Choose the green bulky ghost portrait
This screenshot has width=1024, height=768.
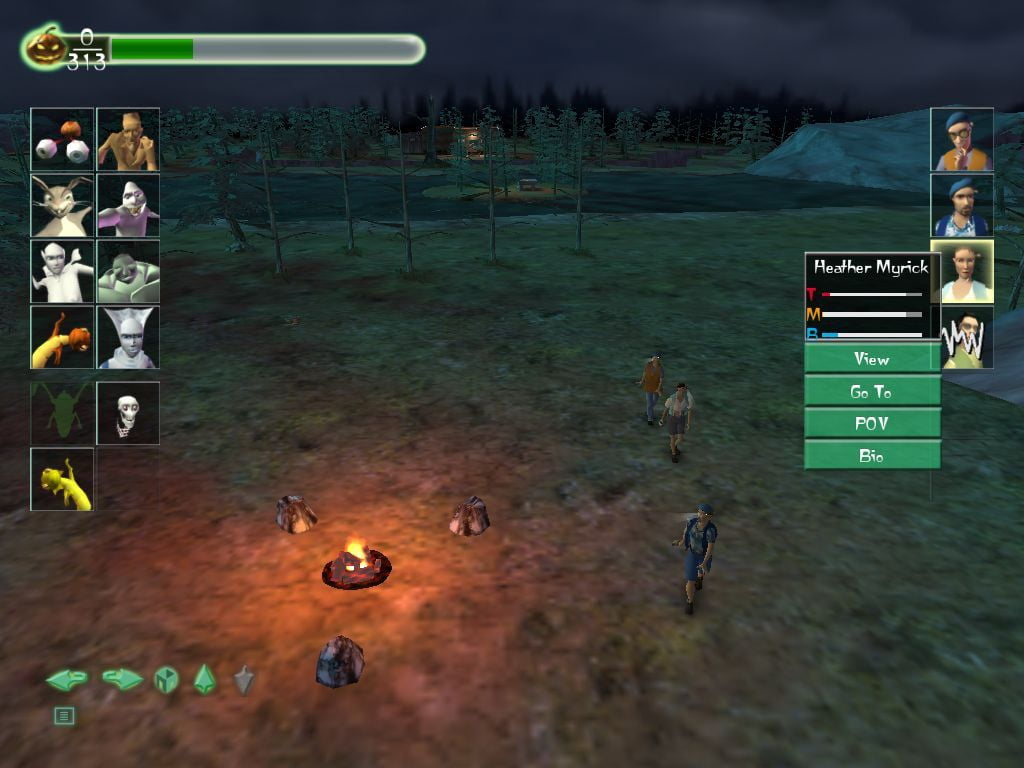point(128,271)
